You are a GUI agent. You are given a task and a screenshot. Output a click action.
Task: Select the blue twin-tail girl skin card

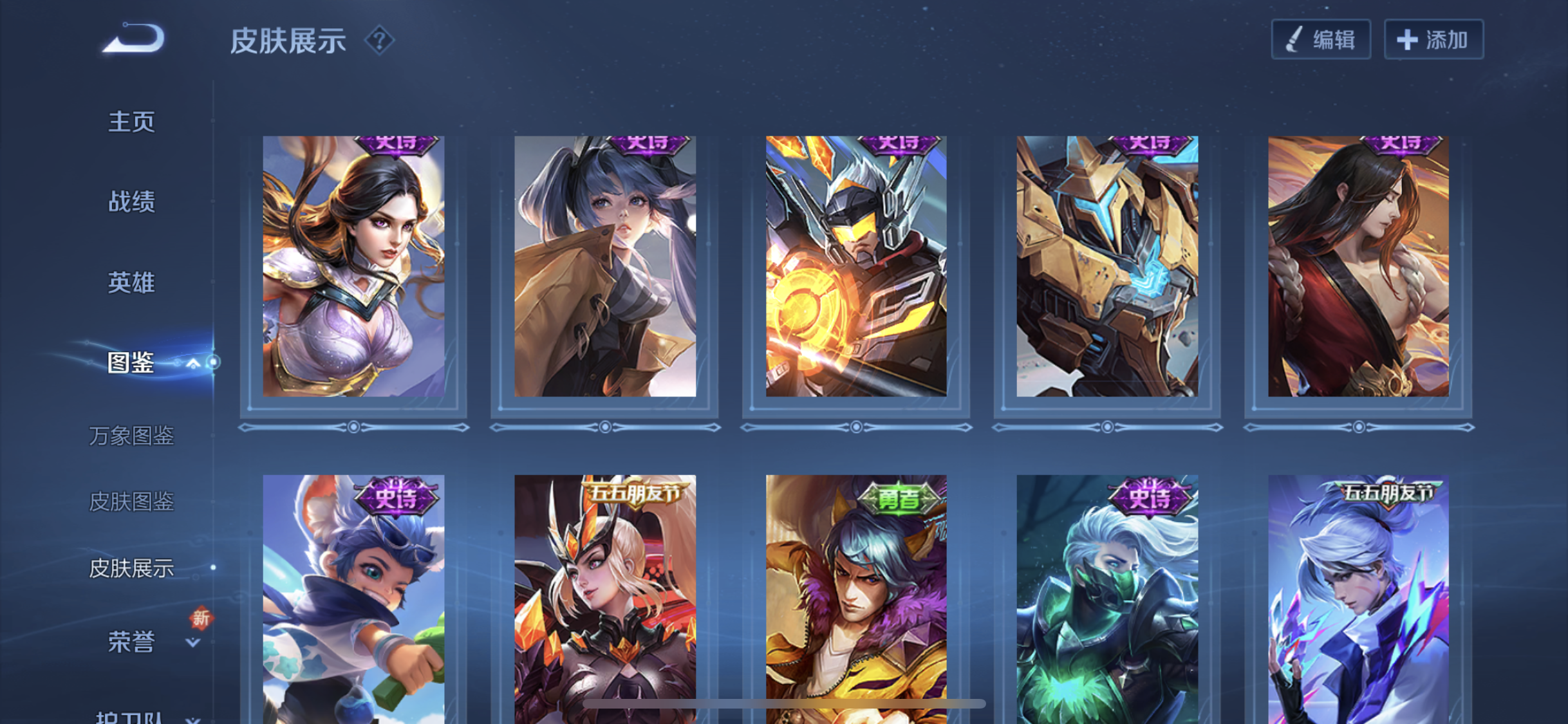pyautogui.click(x=604, y=266)
